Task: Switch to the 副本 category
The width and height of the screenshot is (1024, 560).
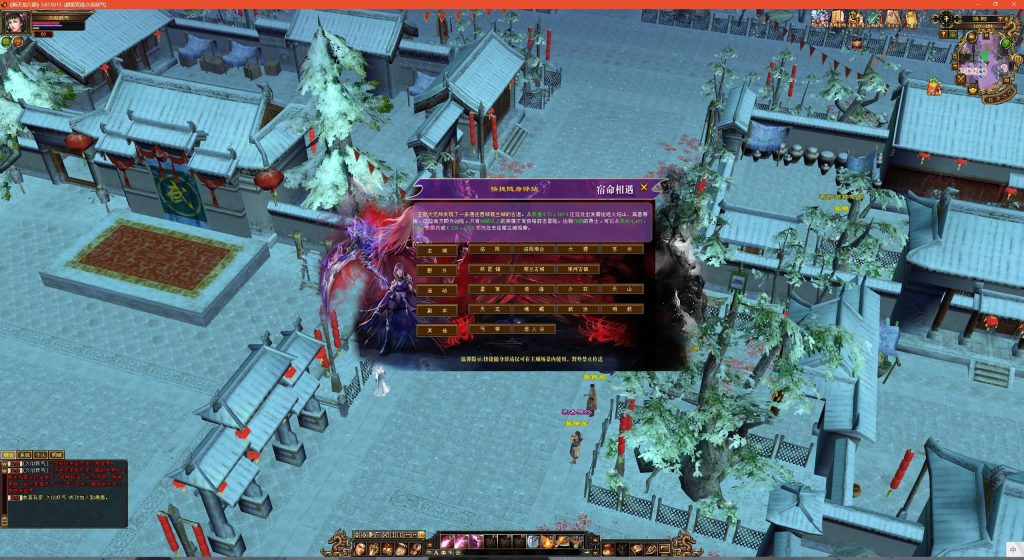Action: (x=437, y=310)
